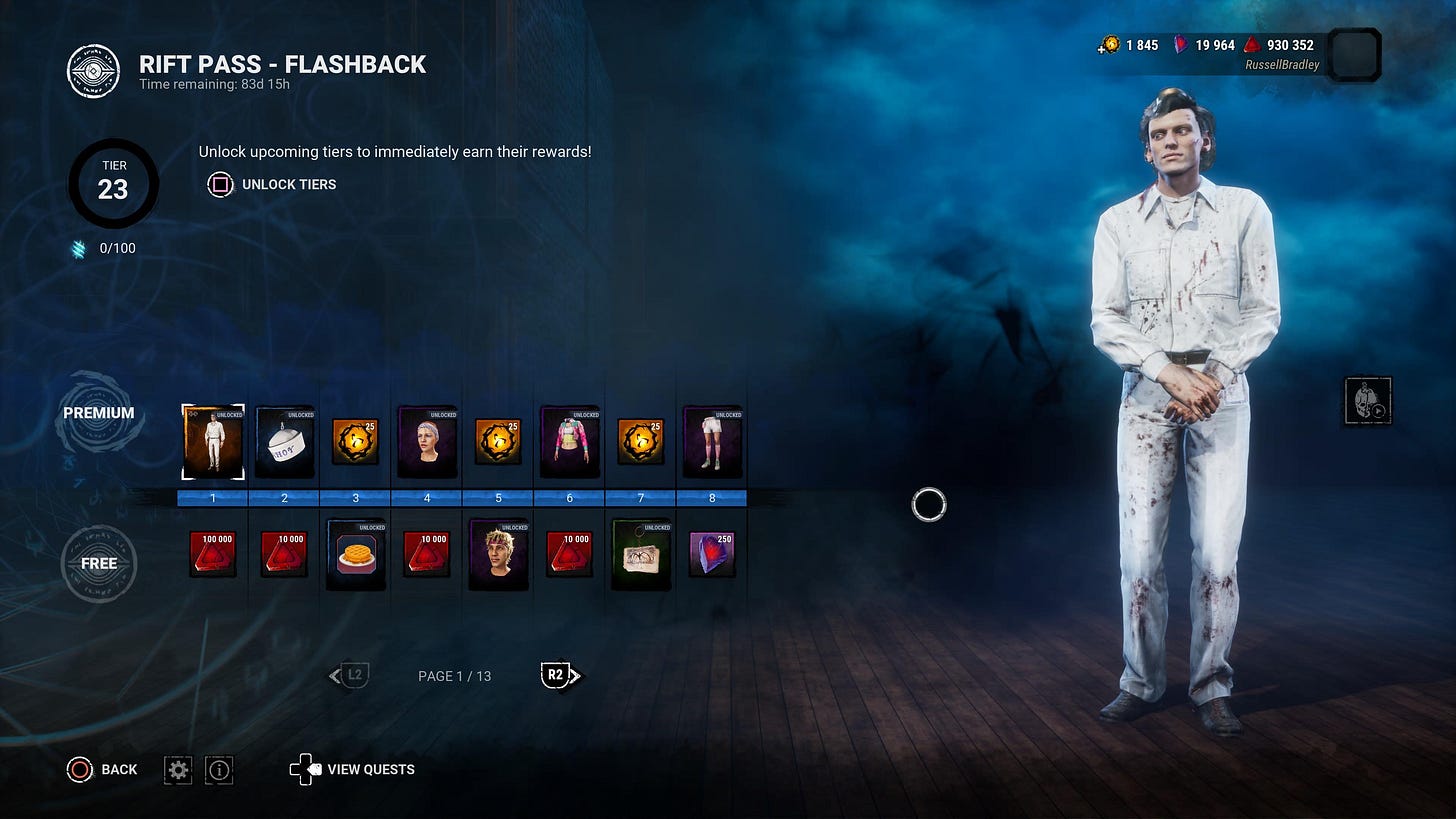This screenshot has width=1456, height=819.
Task: Advance to next page with the R2 arrow
Action: (560, 675)
